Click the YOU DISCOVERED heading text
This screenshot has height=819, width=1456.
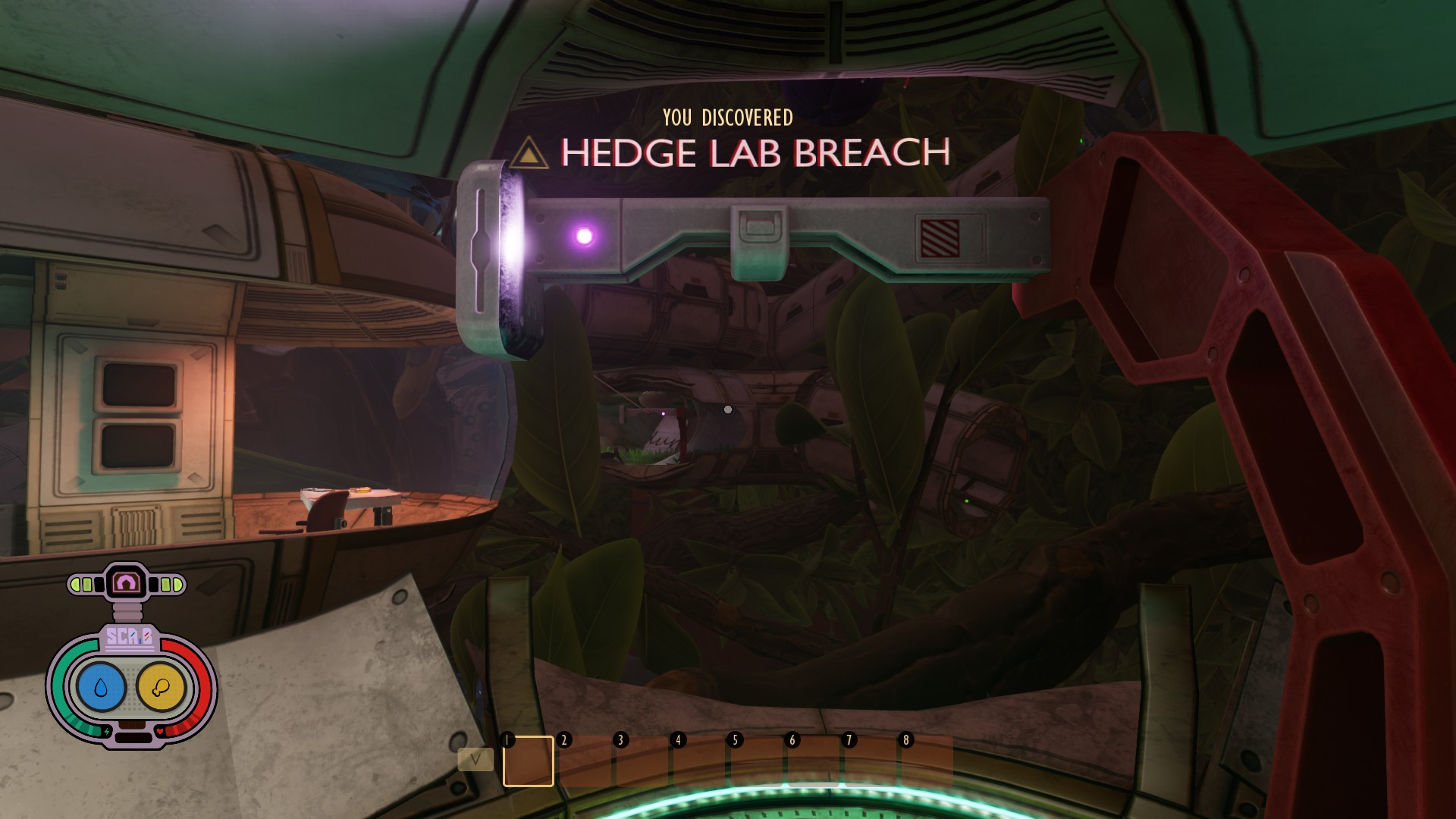pyautogui.click(x=727, y=118)
